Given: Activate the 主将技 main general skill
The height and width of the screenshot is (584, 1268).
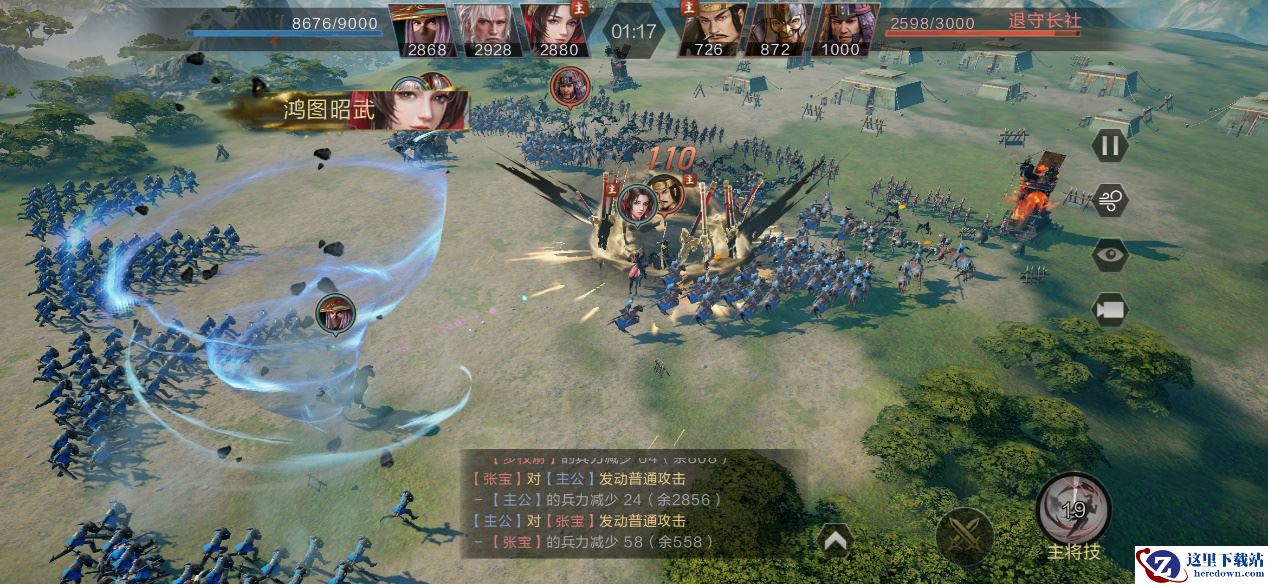Looking at the screenshot, I should click(1074, 510).
